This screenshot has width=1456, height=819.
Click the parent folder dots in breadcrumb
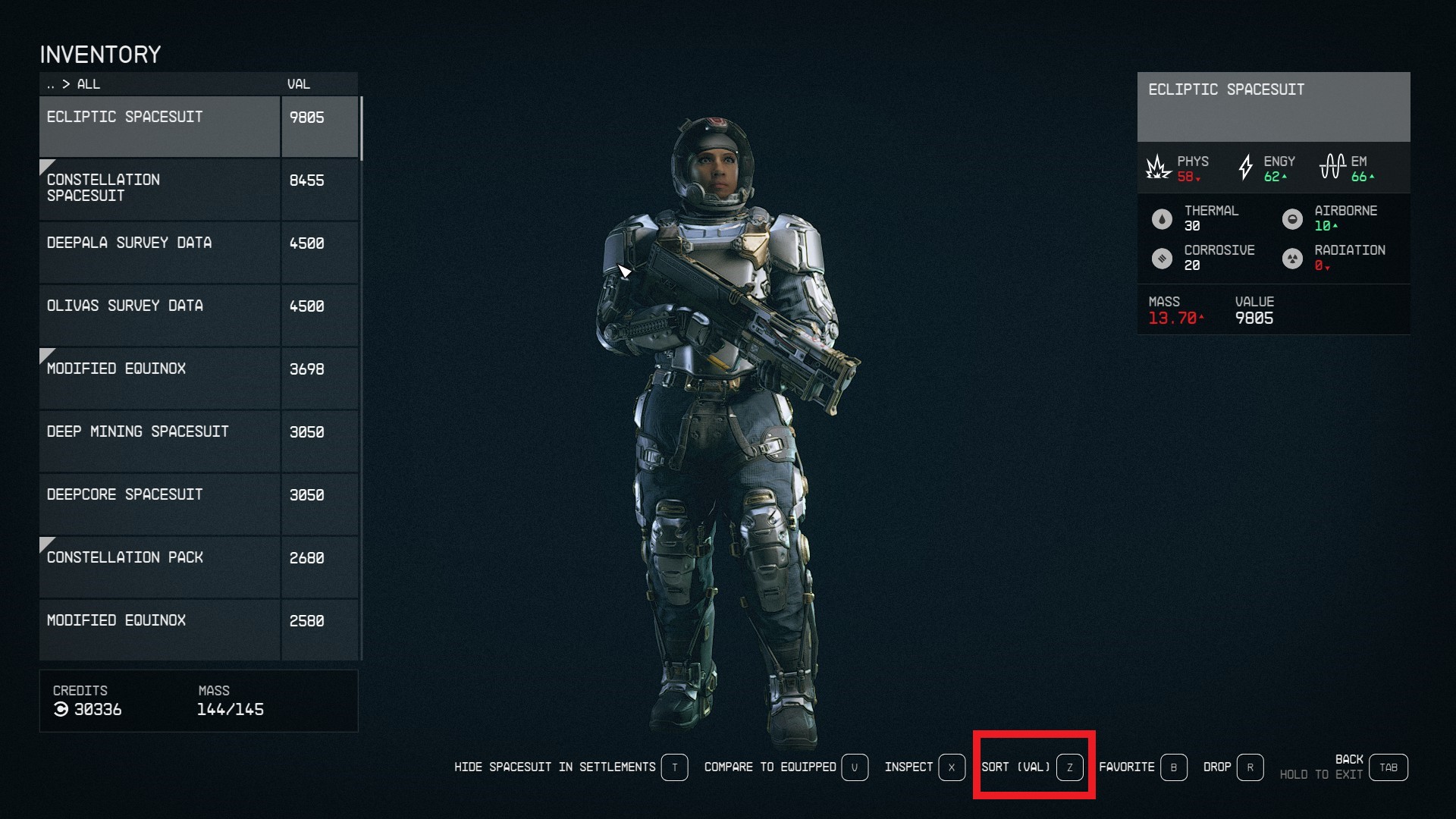(51, 84)
